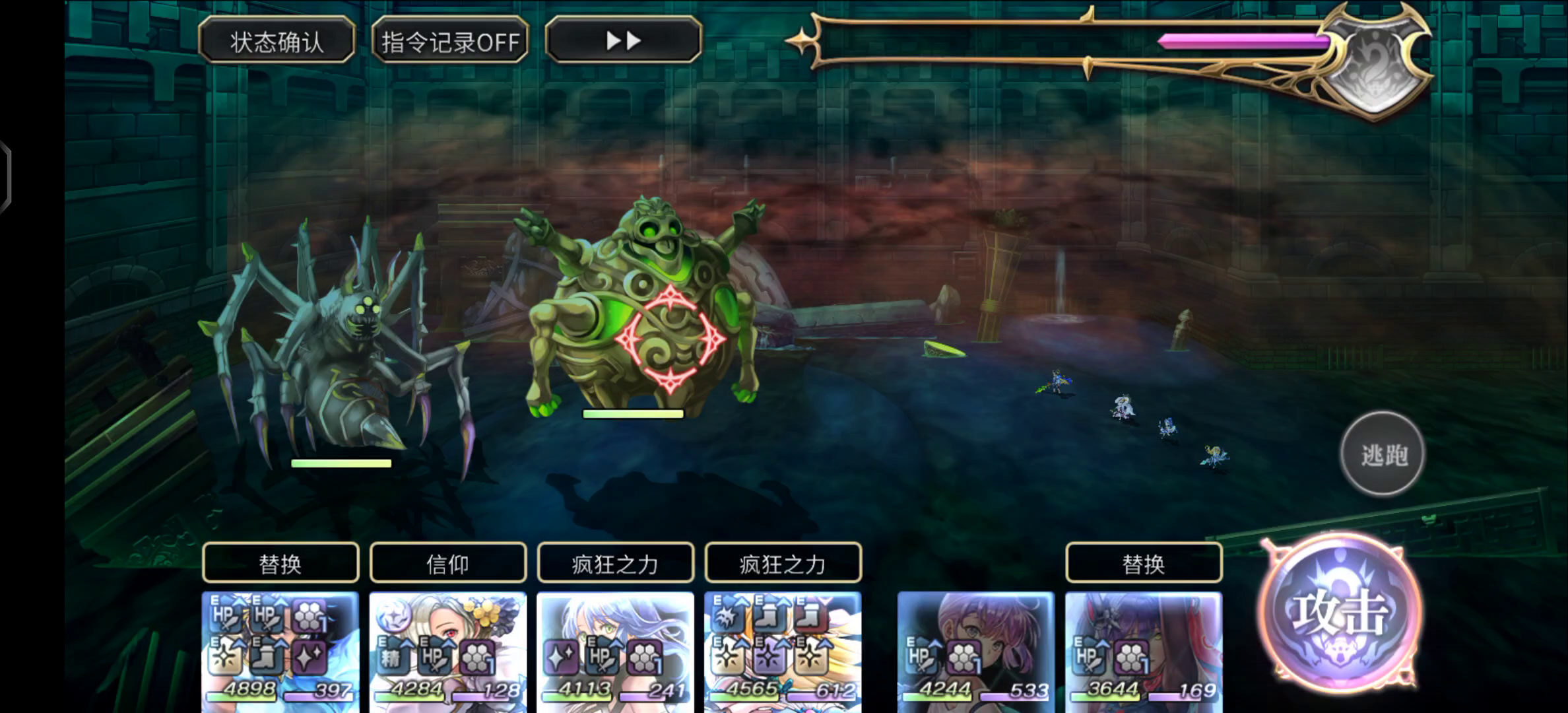The image size is (1568, 713).
Task: Toggle the ▶▶ fast-forward battle speed control
Action: 623,41
